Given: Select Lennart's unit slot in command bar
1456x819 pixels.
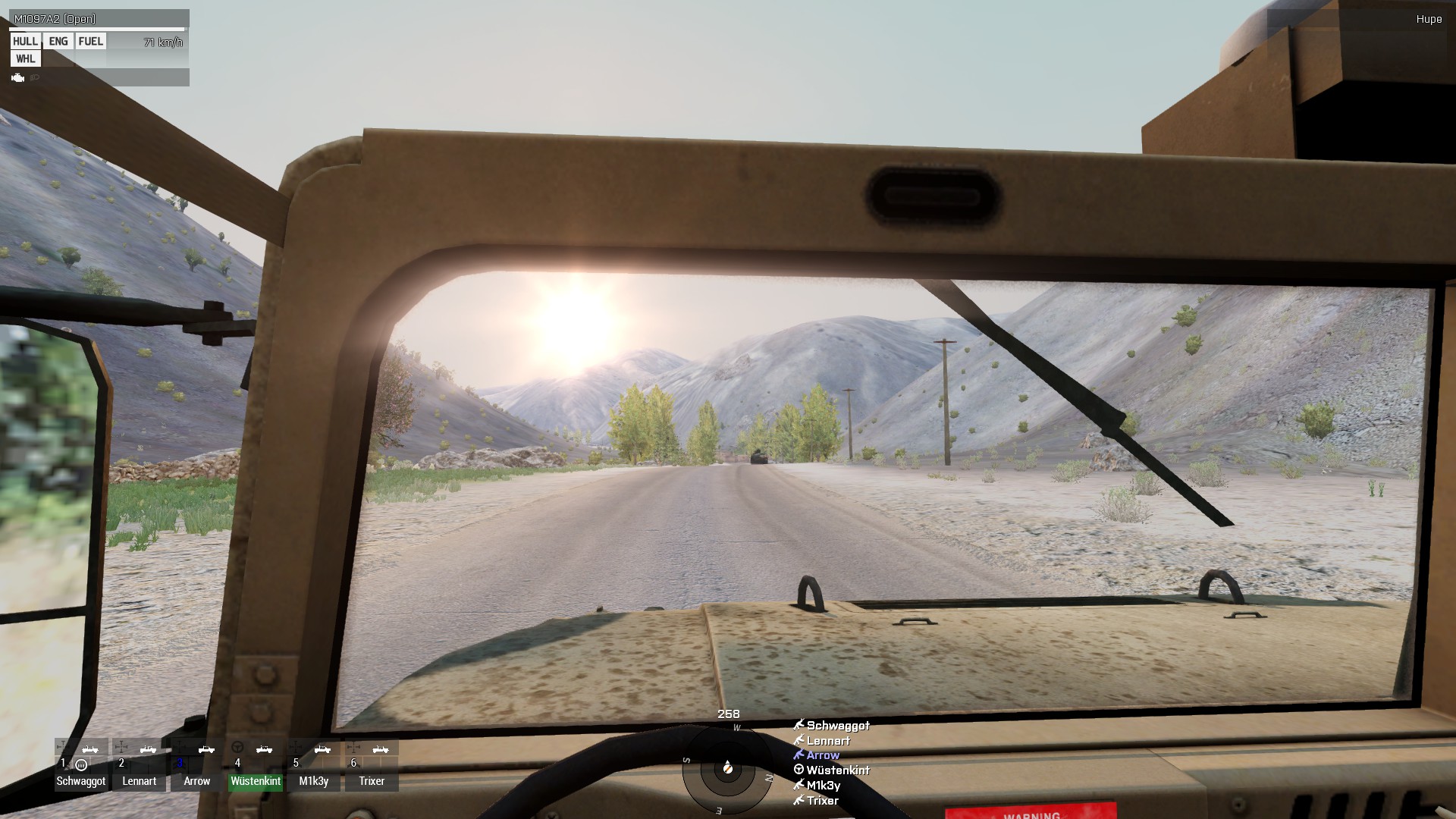Looking at the screenshot, I should 139,766.
